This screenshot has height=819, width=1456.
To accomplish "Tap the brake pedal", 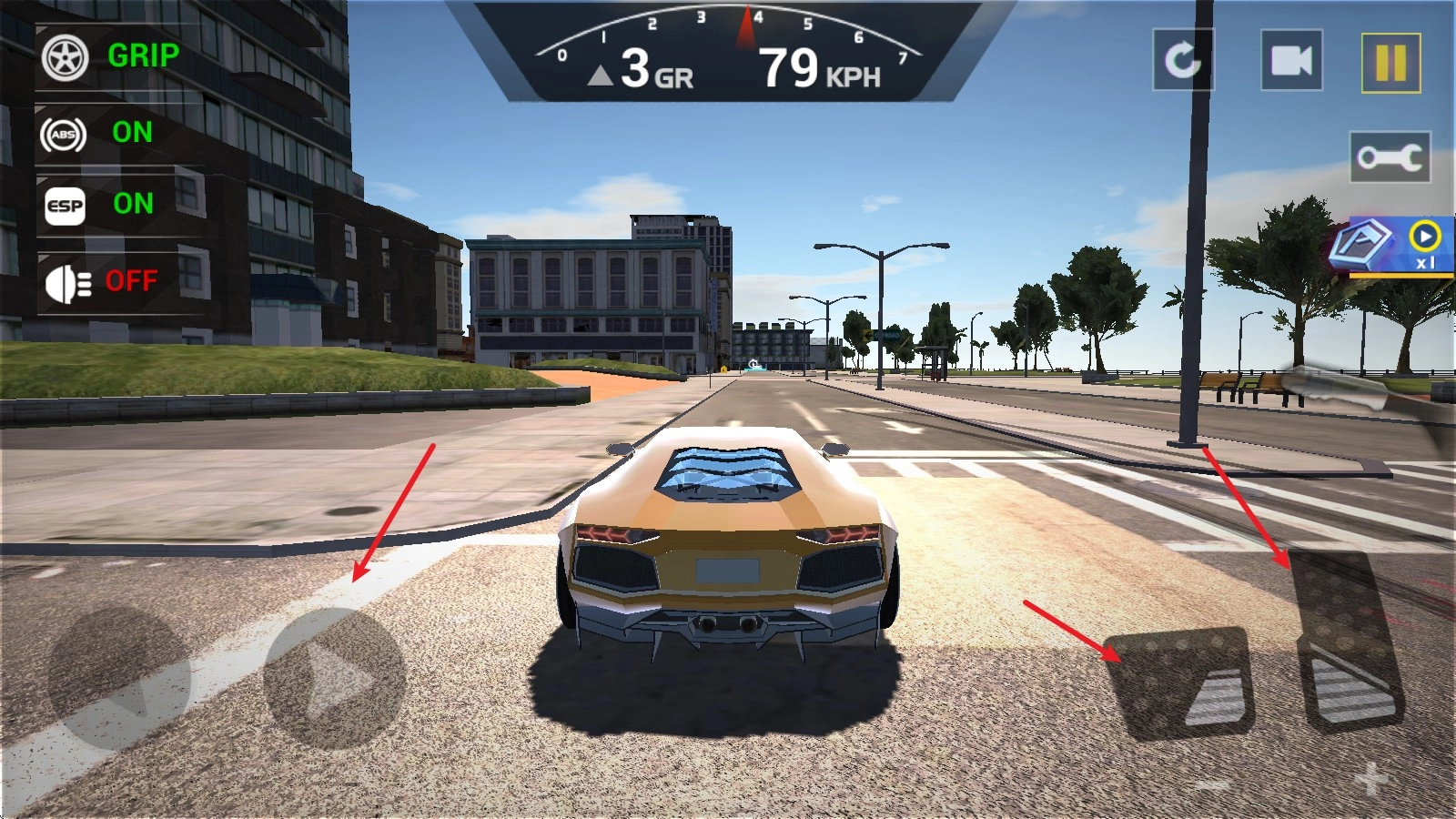I will [1180, 682].
